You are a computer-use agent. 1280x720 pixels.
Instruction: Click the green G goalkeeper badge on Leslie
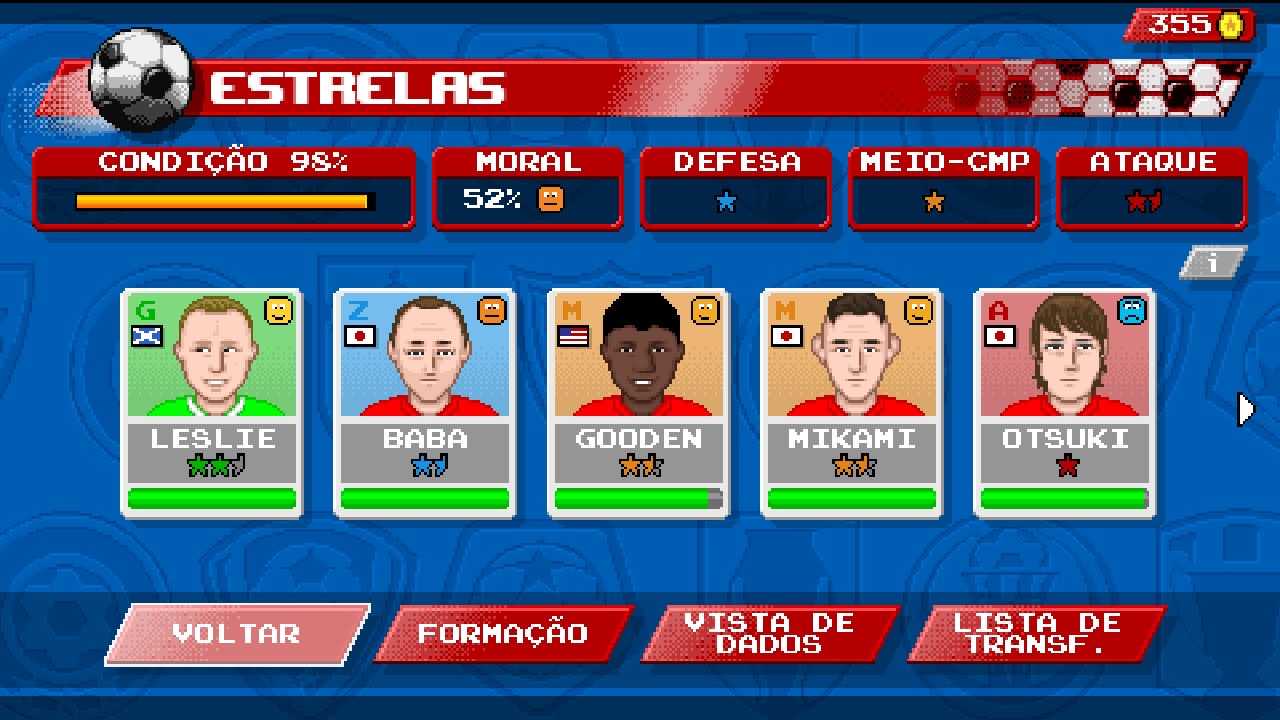click(146, 308)
